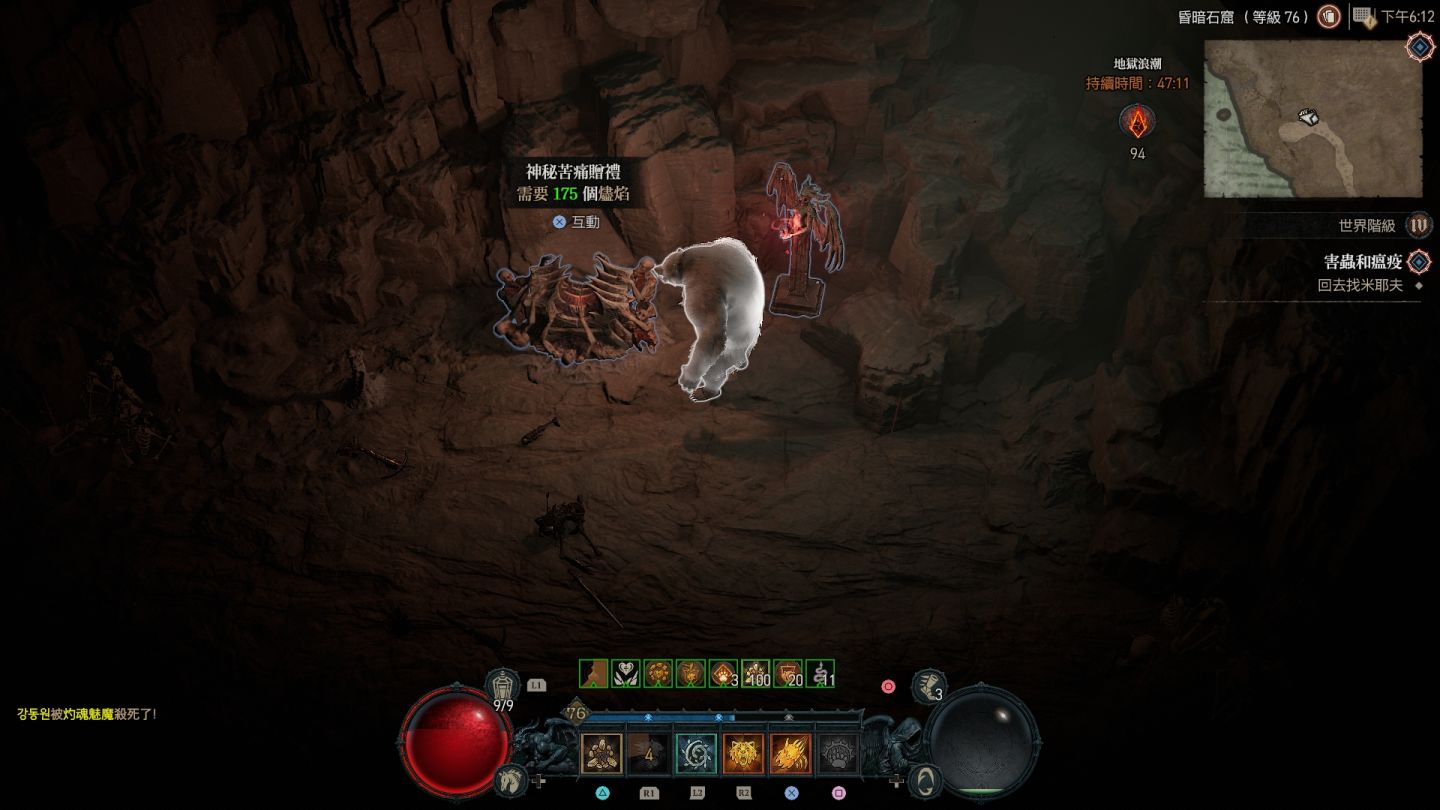Trigger the golden claw swipe skill

coord(790,754)
